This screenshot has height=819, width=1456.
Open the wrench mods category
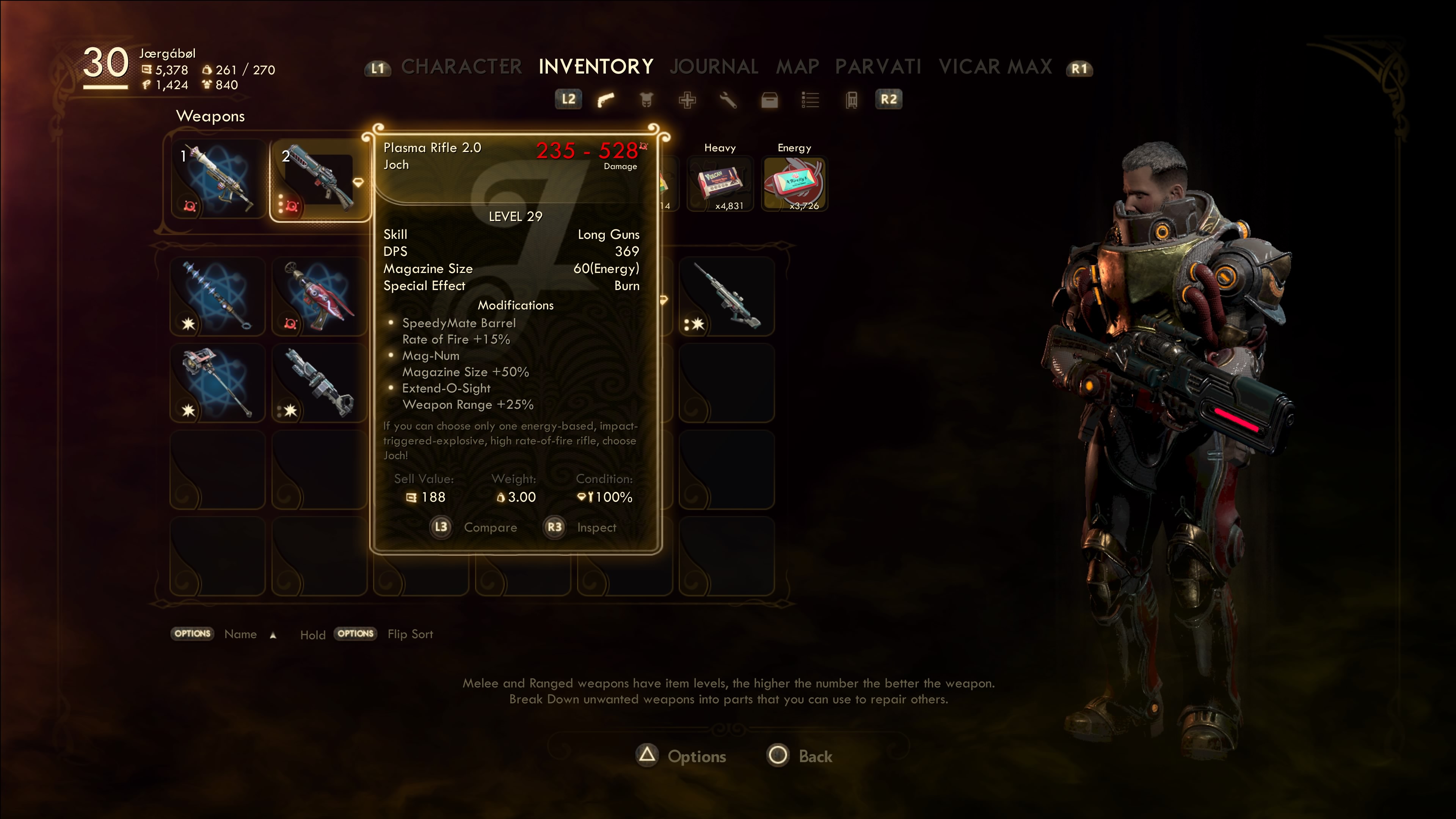(x=728, y=100)
